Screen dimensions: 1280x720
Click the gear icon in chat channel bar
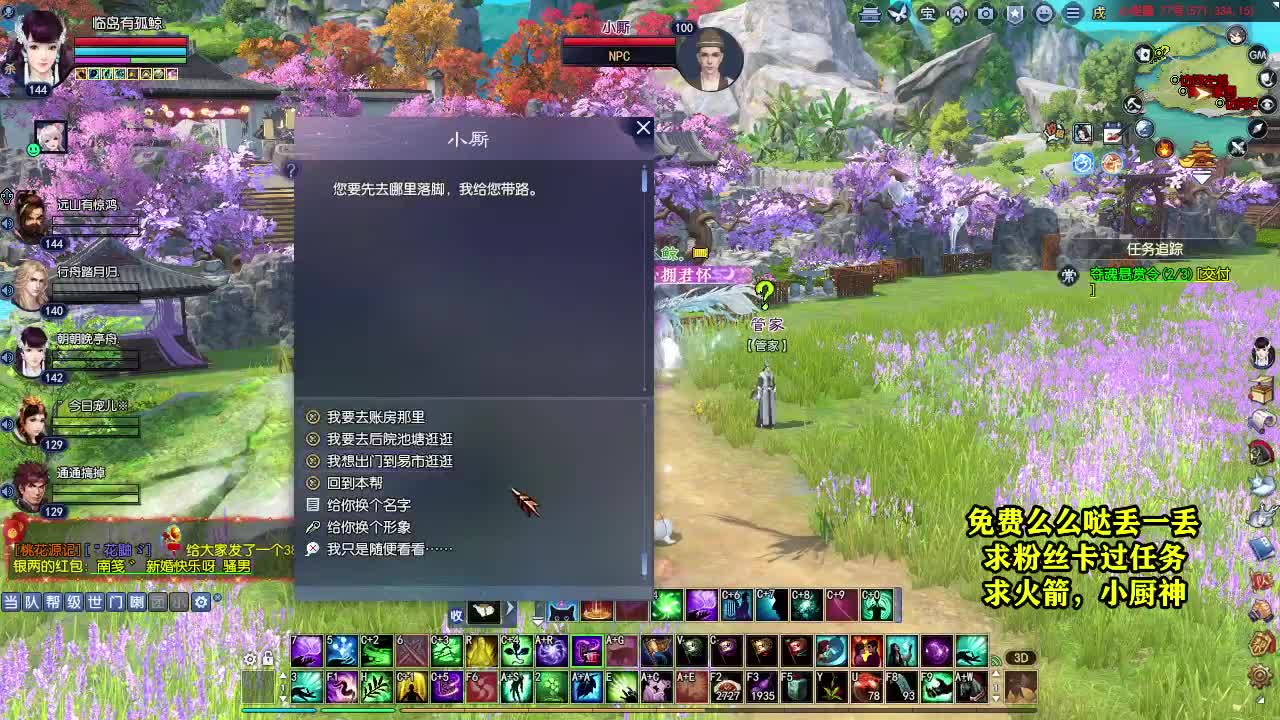(201, 602)
